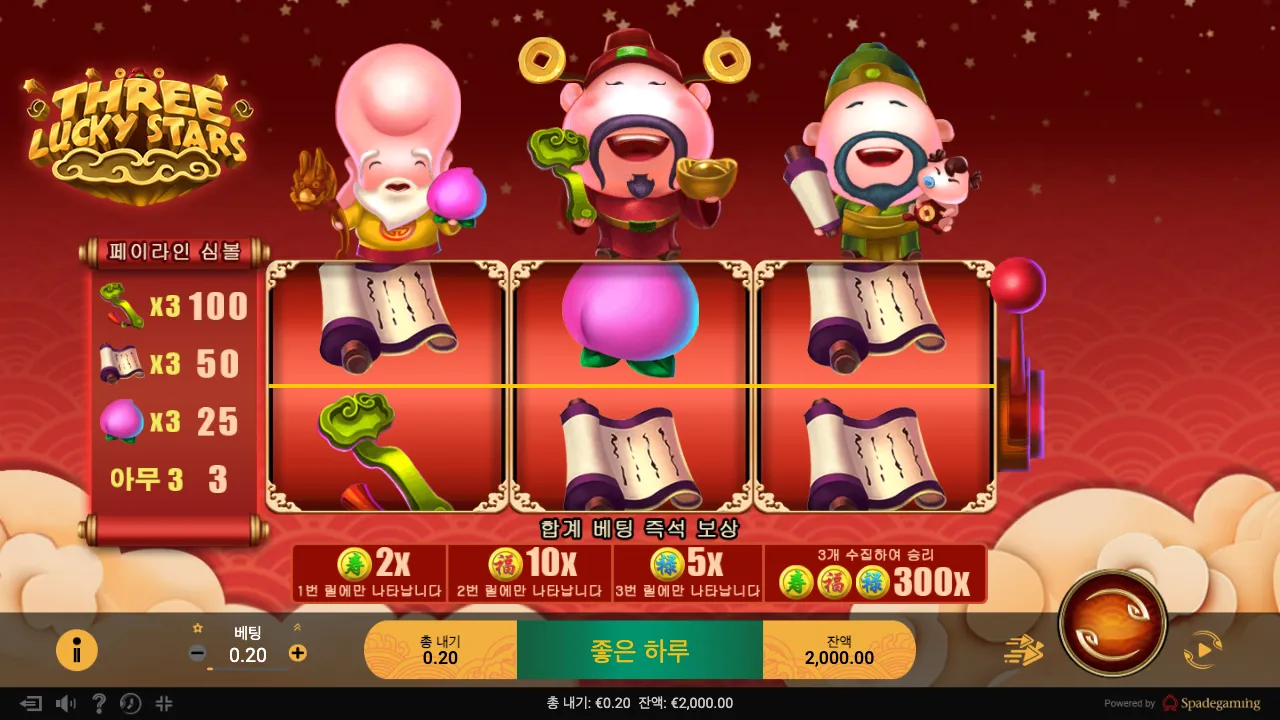Image resolution: width=1280 pixels, height=720 pixels.
Task: Spin using the large orange spin button
Action: (x=1112, y=622)
